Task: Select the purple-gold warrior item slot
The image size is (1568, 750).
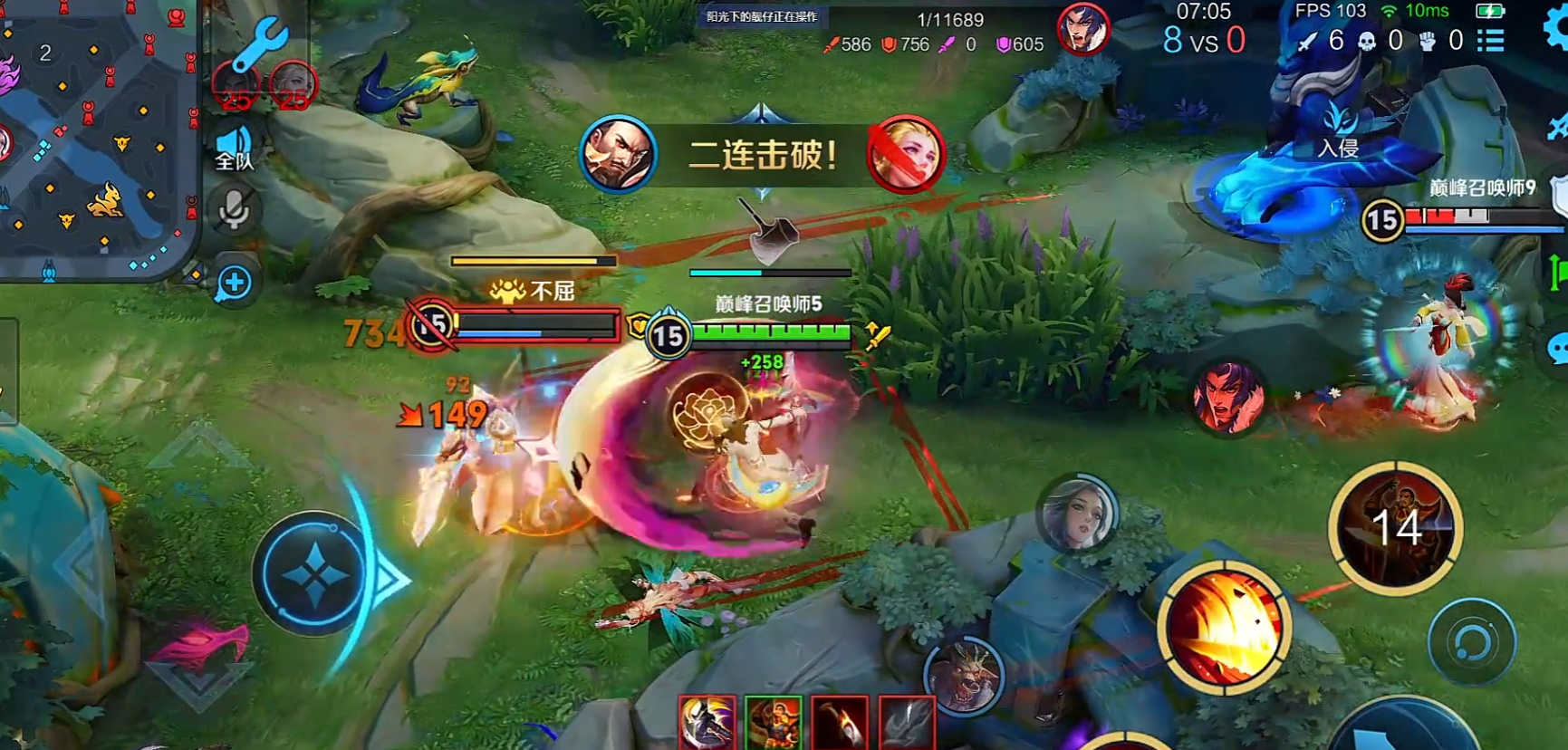Action: (707, 723)
